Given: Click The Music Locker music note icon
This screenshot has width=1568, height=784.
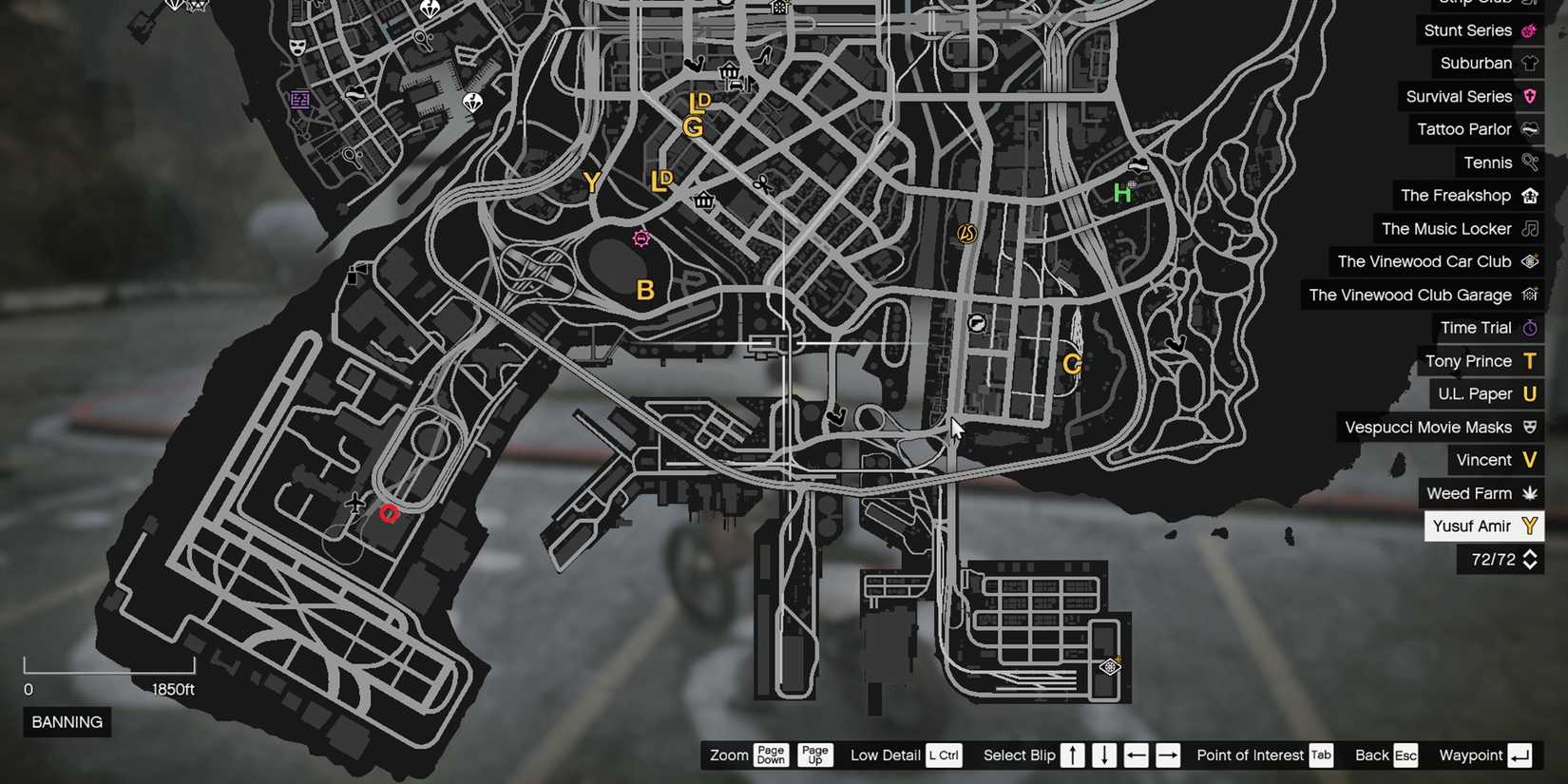Looking at the screenshot, I should click(x=1531, y=228).
